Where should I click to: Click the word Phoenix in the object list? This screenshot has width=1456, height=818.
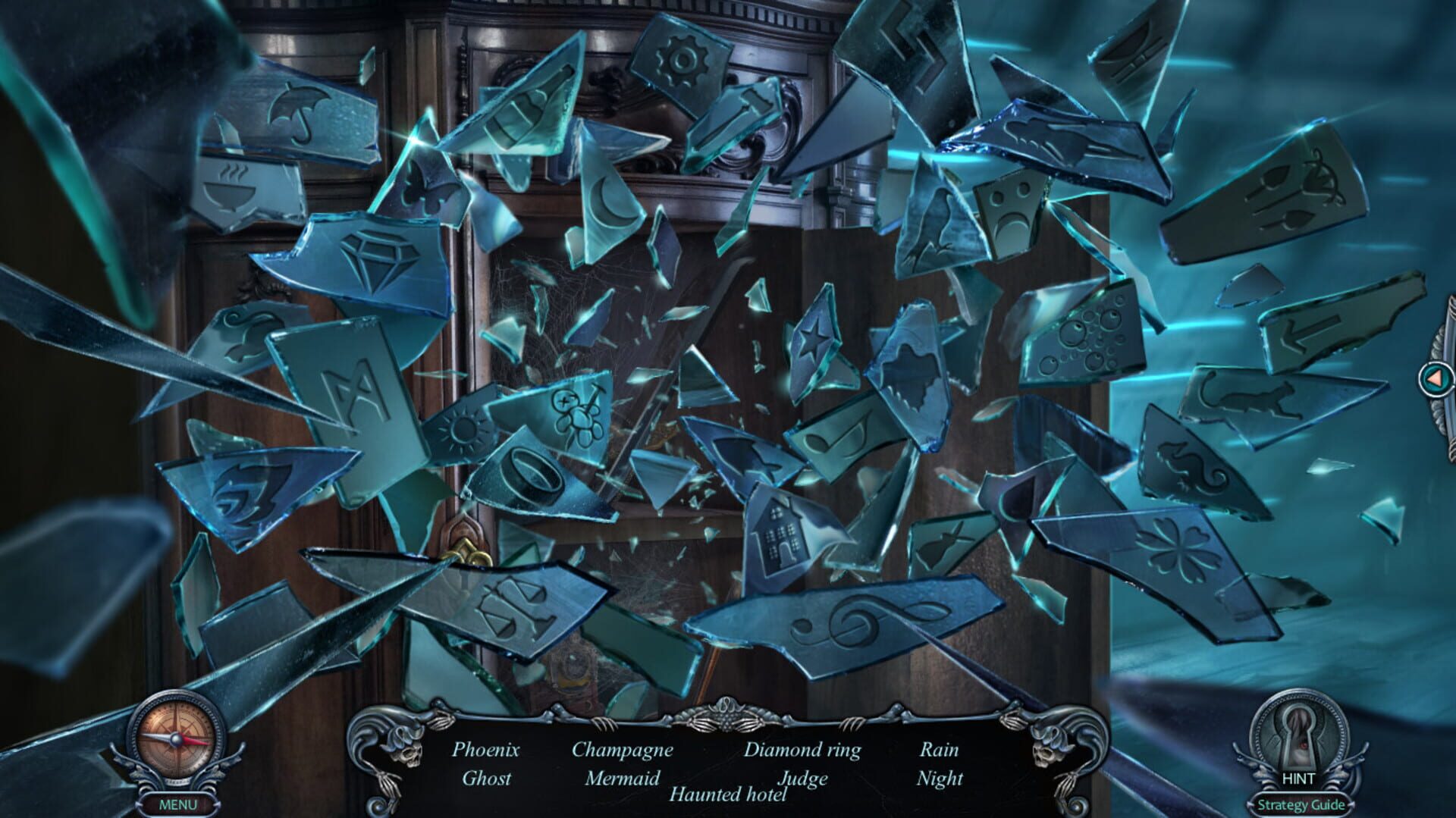[x=485, y=751]
